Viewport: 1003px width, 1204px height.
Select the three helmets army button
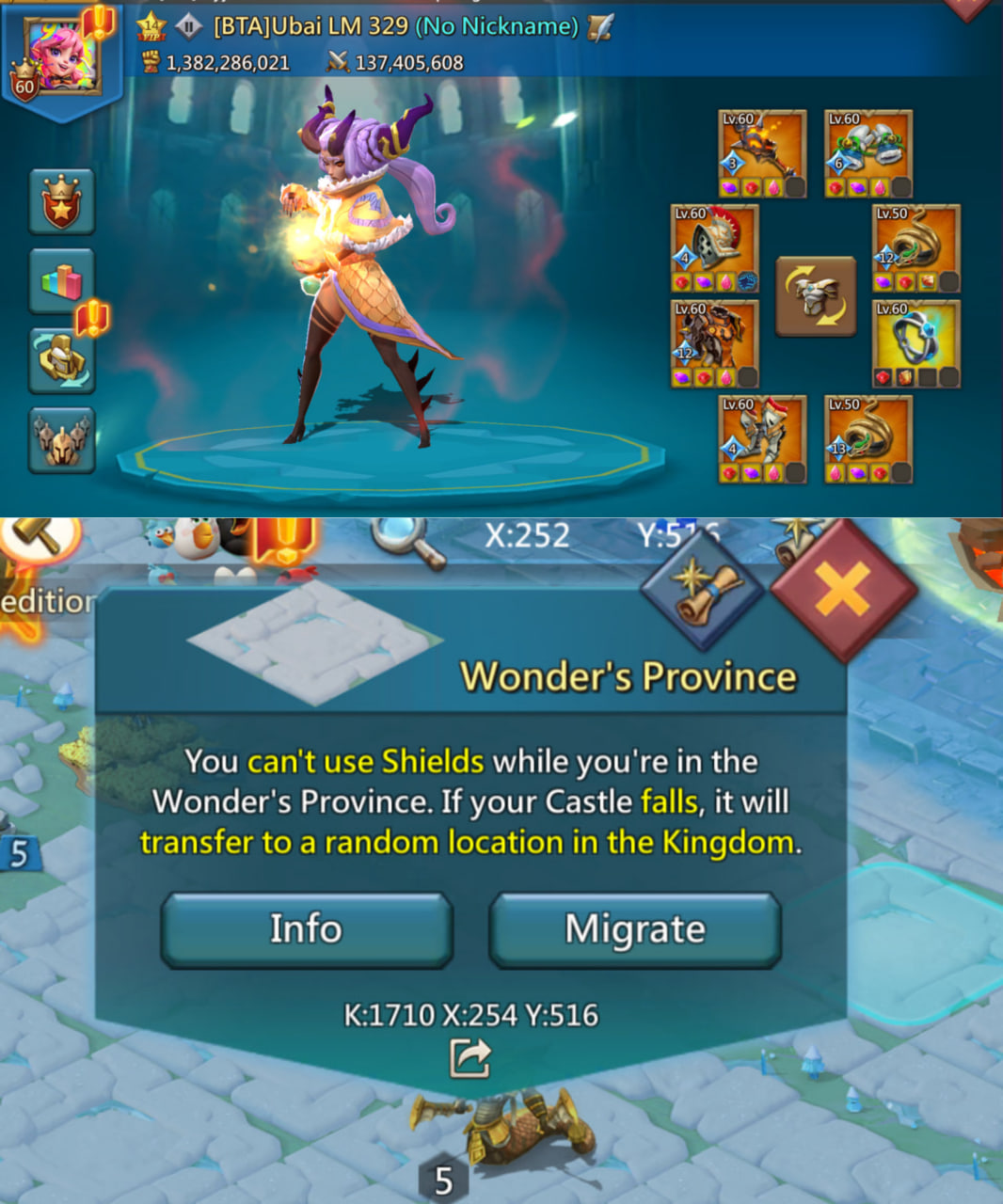[x=62, y=439]
